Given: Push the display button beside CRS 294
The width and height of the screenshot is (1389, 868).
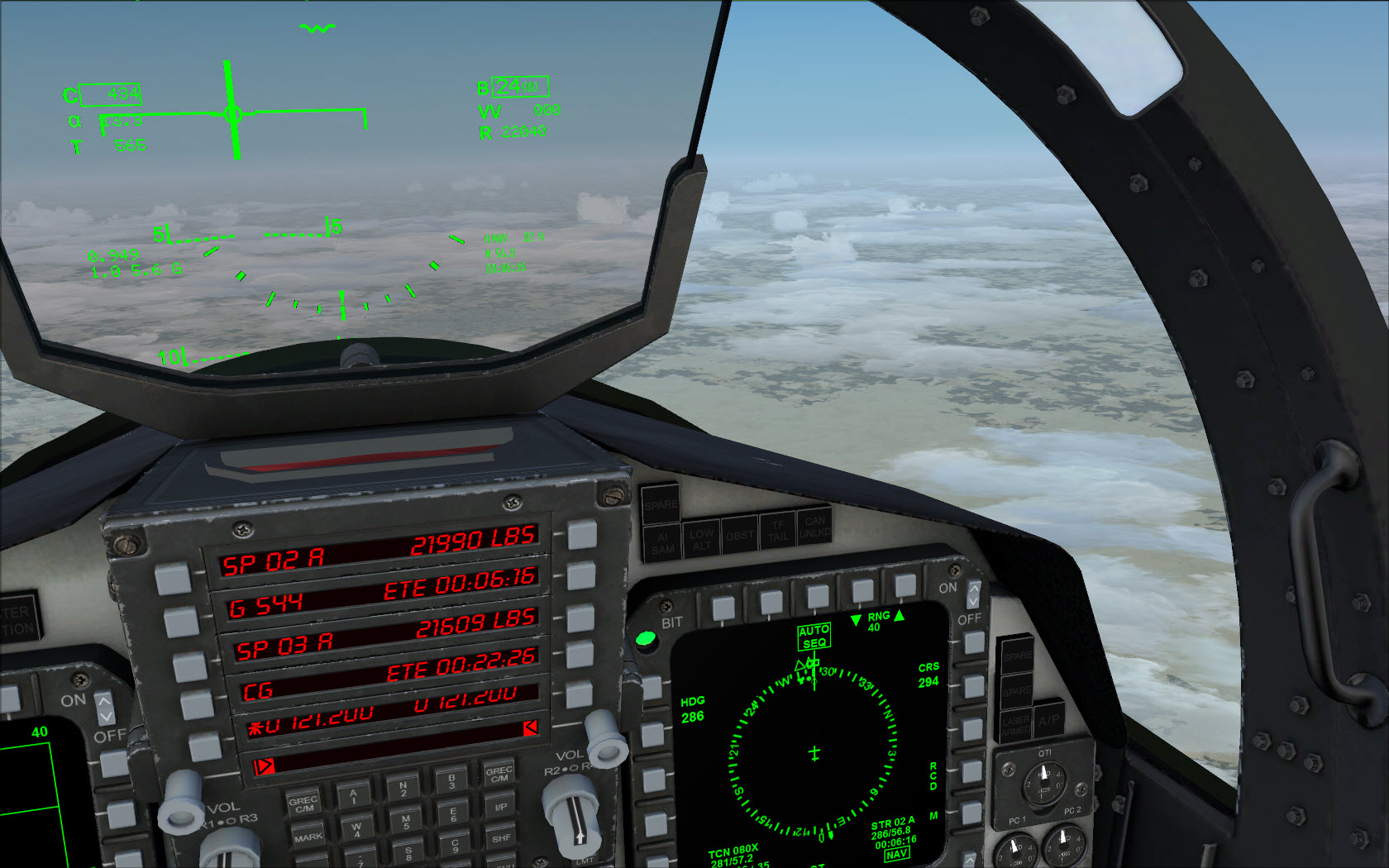Looking at the screenshot, I should pyautogui.click(x=973, y=685).
